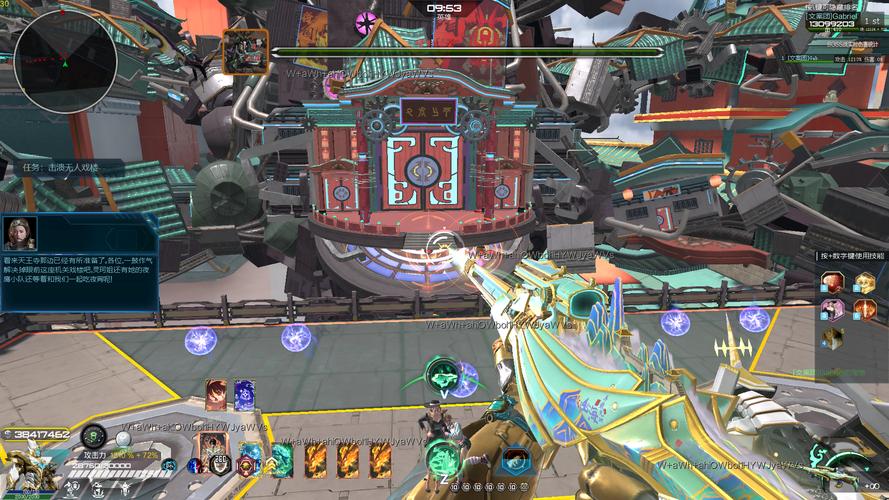Select the blue-purple mage card
Screen dimensions: 889x500
pyautogui.click(x=244, y=394)
